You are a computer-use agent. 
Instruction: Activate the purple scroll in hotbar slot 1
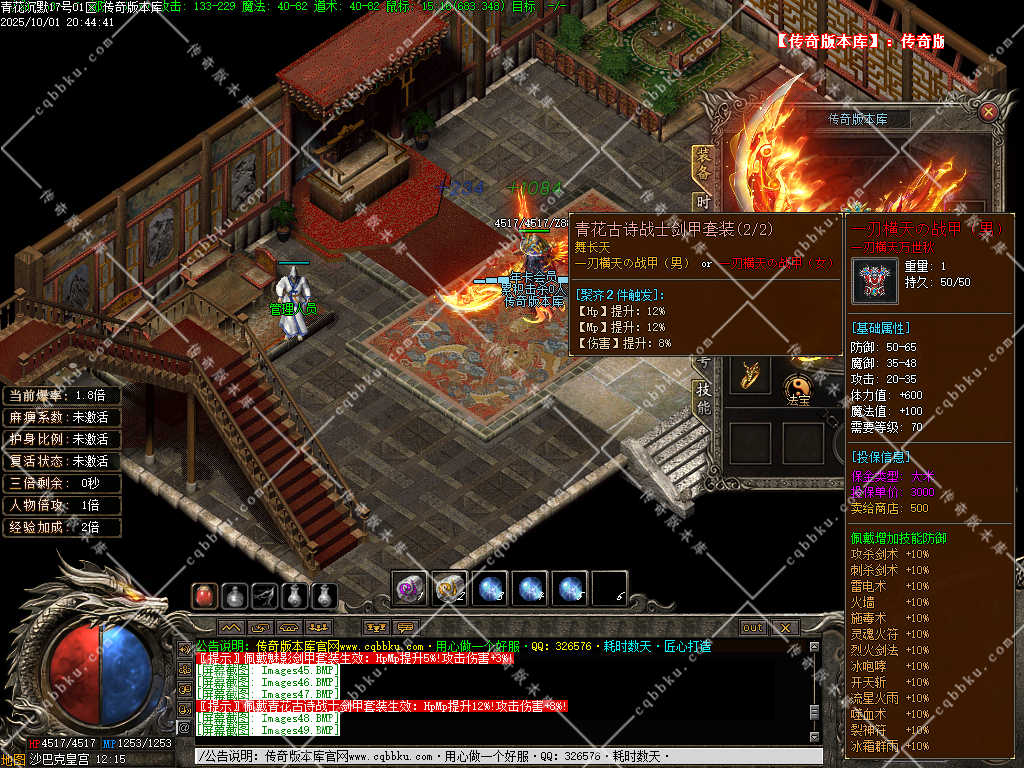click(x=410, y=589)
